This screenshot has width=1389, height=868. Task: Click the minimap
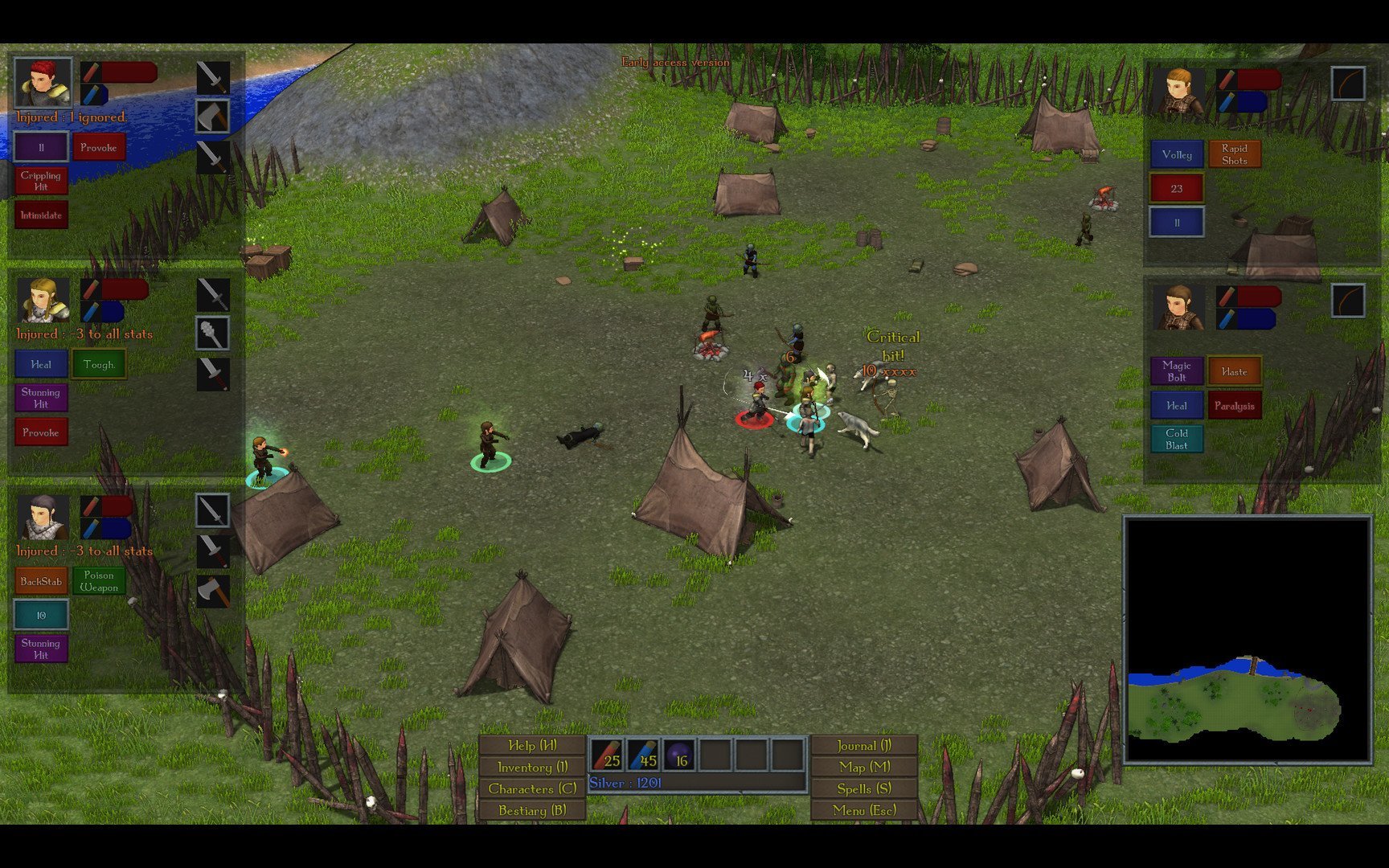[1248, 640]
